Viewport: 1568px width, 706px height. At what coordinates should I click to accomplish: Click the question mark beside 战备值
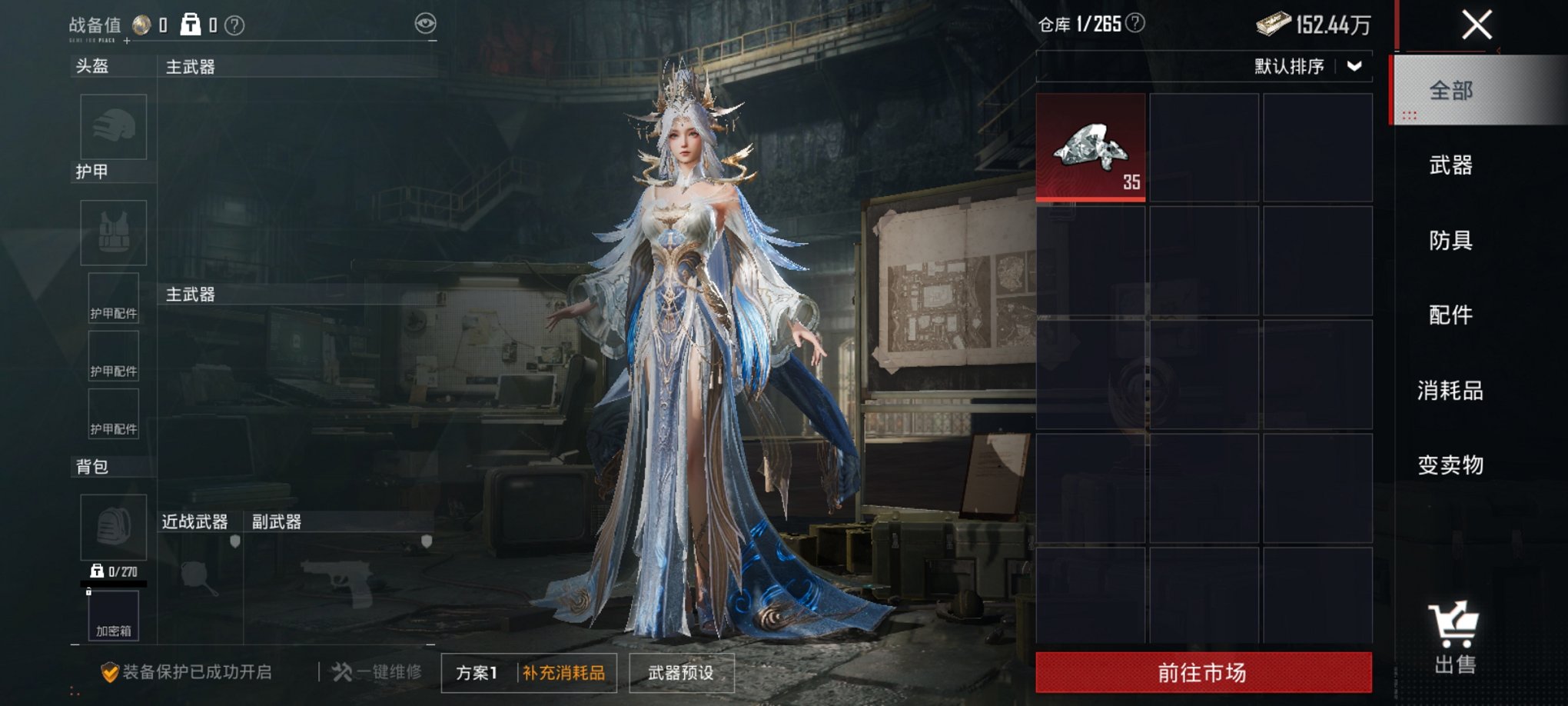(x=234, y=23)
